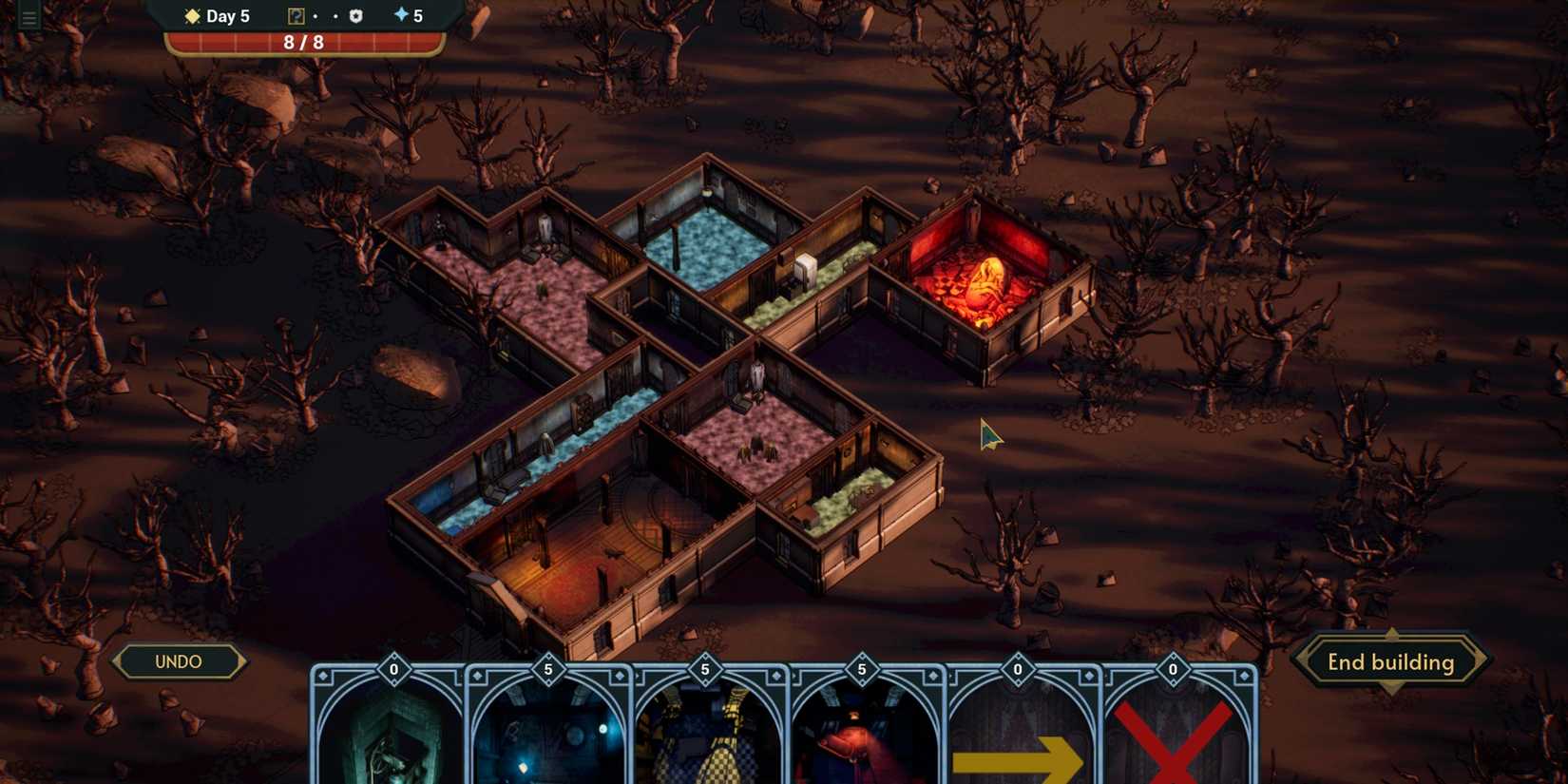Toggle the second dot indicator in the top bar

pos(335,16)
